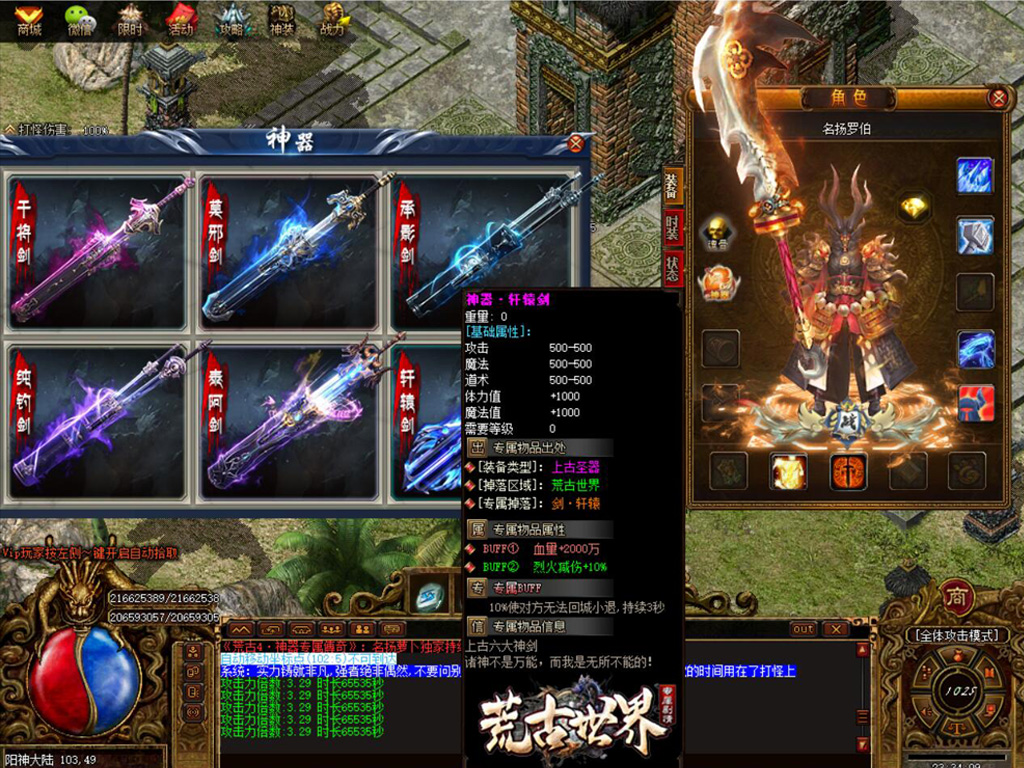Open the 战力 combat power menu
Viewport: 1024px width, 768px height.
click(x=332, y=19)
